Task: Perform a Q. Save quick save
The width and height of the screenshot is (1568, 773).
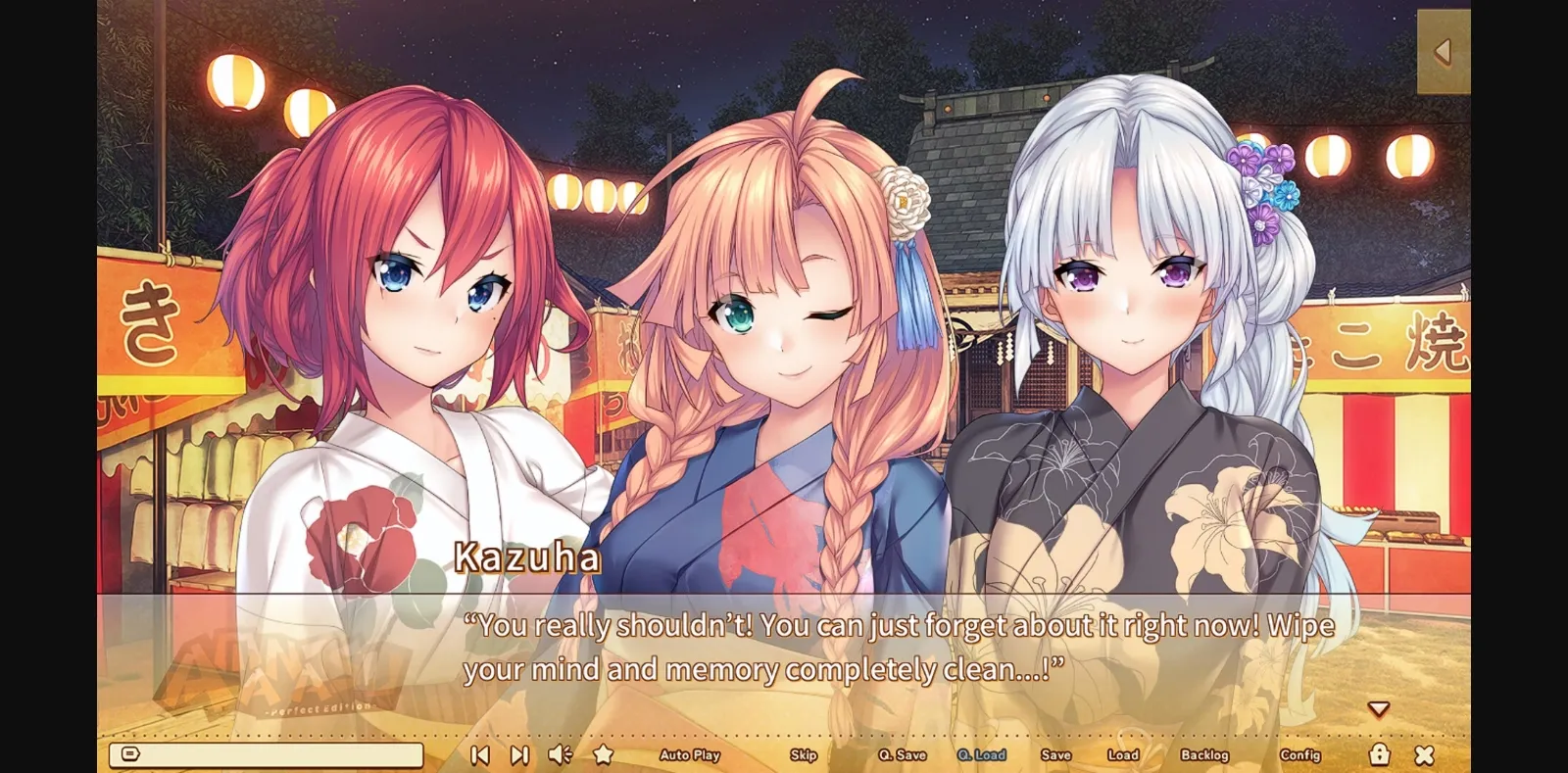Action: (x=902, y=755)
